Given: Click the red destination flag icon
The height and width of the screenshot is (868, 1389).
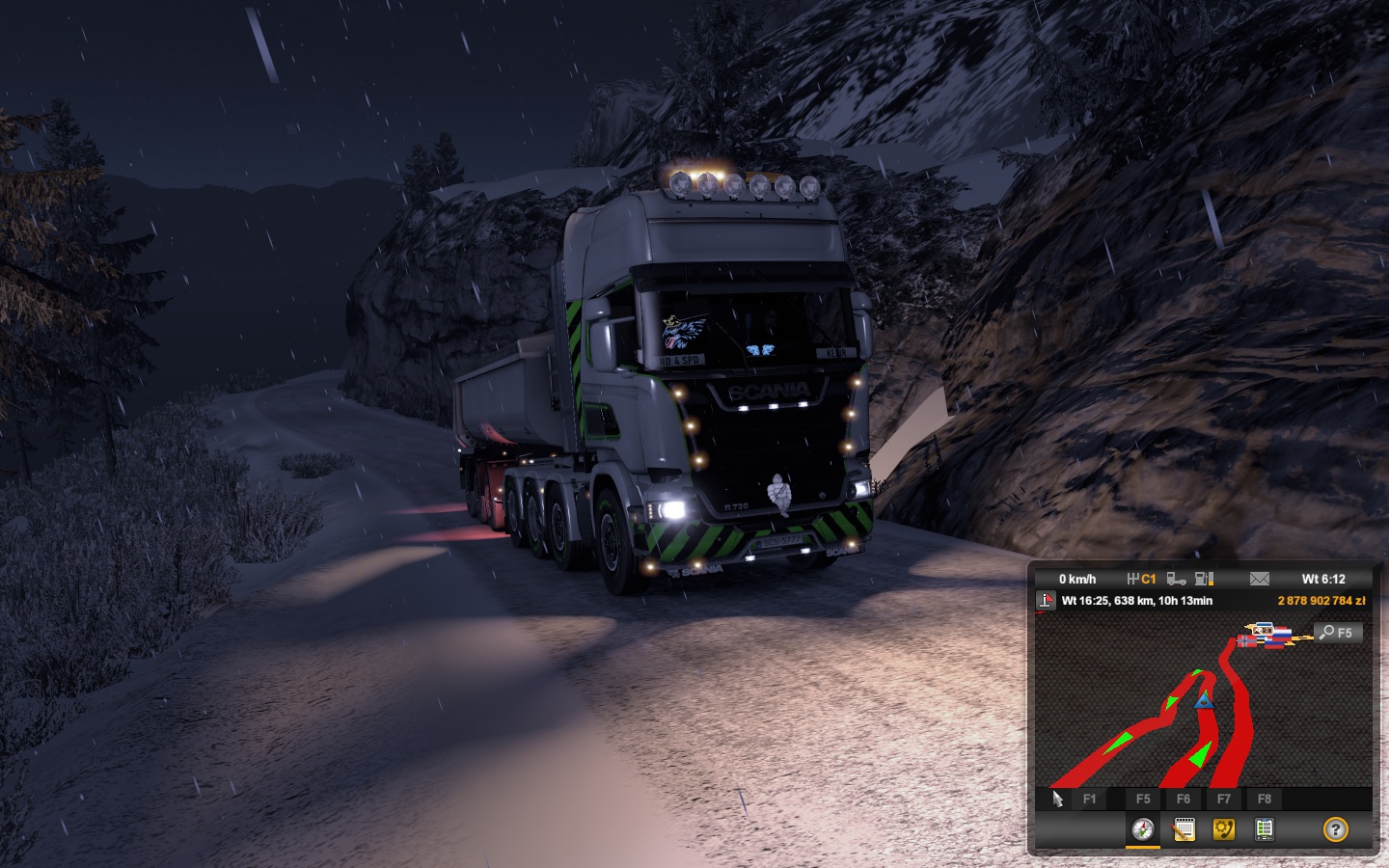Looking at the screenshot, I should click(x=1046, y=601).
